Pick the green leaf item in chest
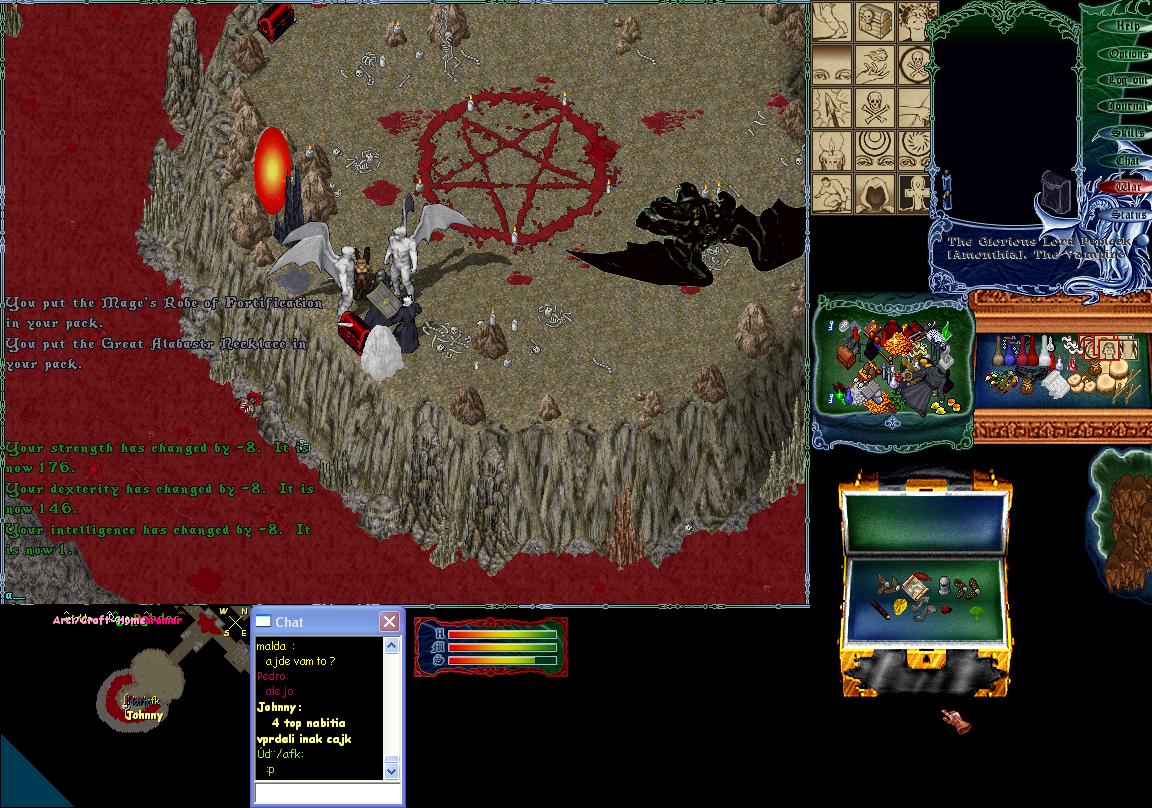Screen dimensions: 1152x808 (975, 608)
